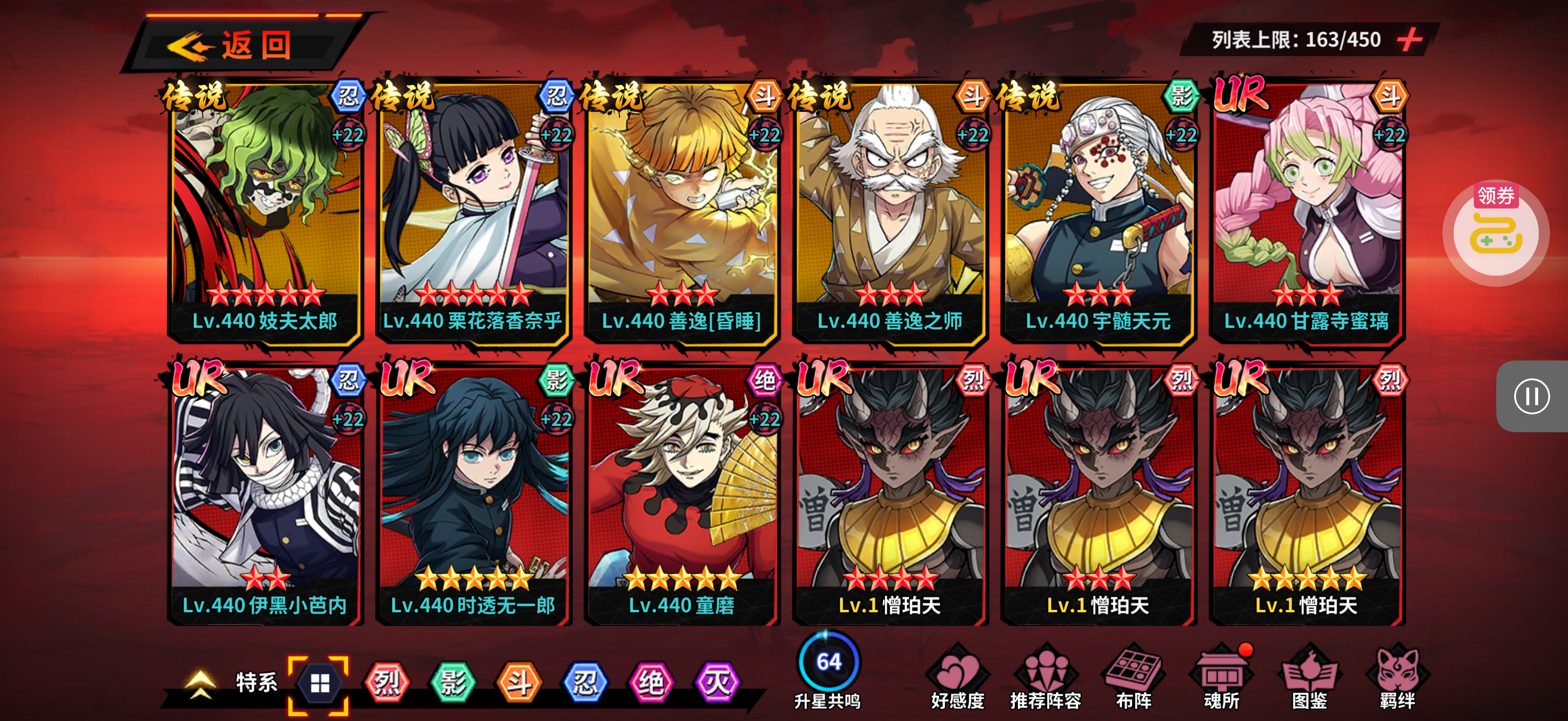Filter heroes by 烈 type

[x=387, y=683]
